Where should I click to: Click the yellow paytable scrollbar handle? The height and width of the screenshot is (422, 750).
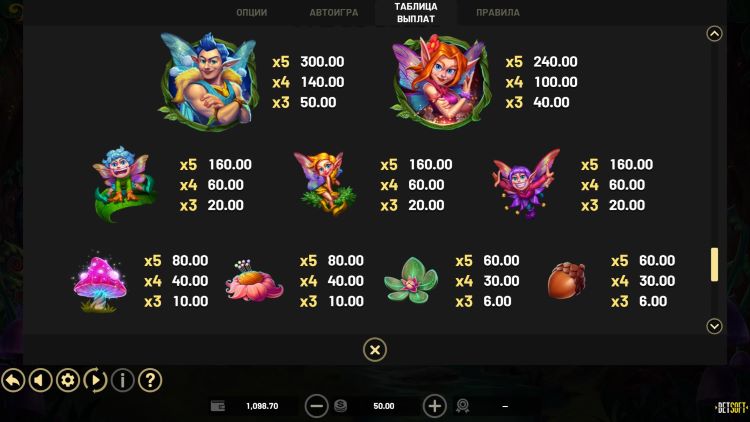tap(714, 264)
